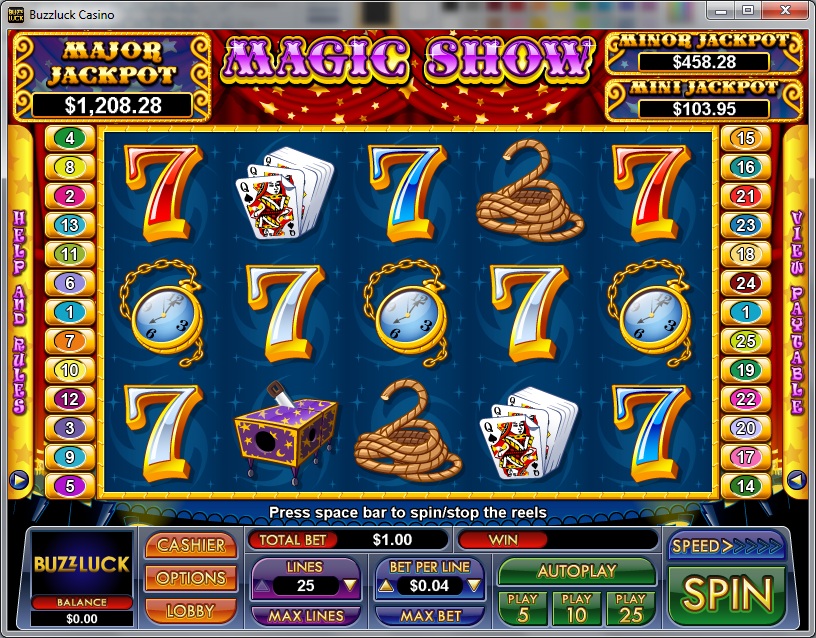Return to the Lobby
This screenshot has width=816, height=638.
click(x=191, y=609)
